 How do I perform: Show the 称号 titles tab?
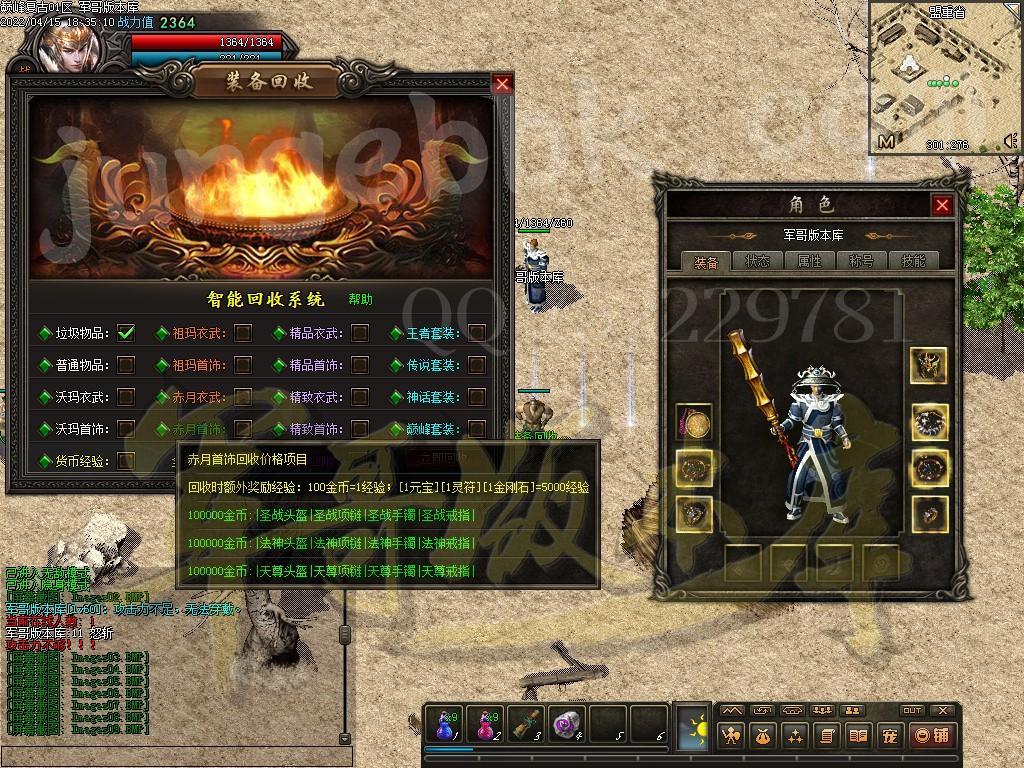861,261
